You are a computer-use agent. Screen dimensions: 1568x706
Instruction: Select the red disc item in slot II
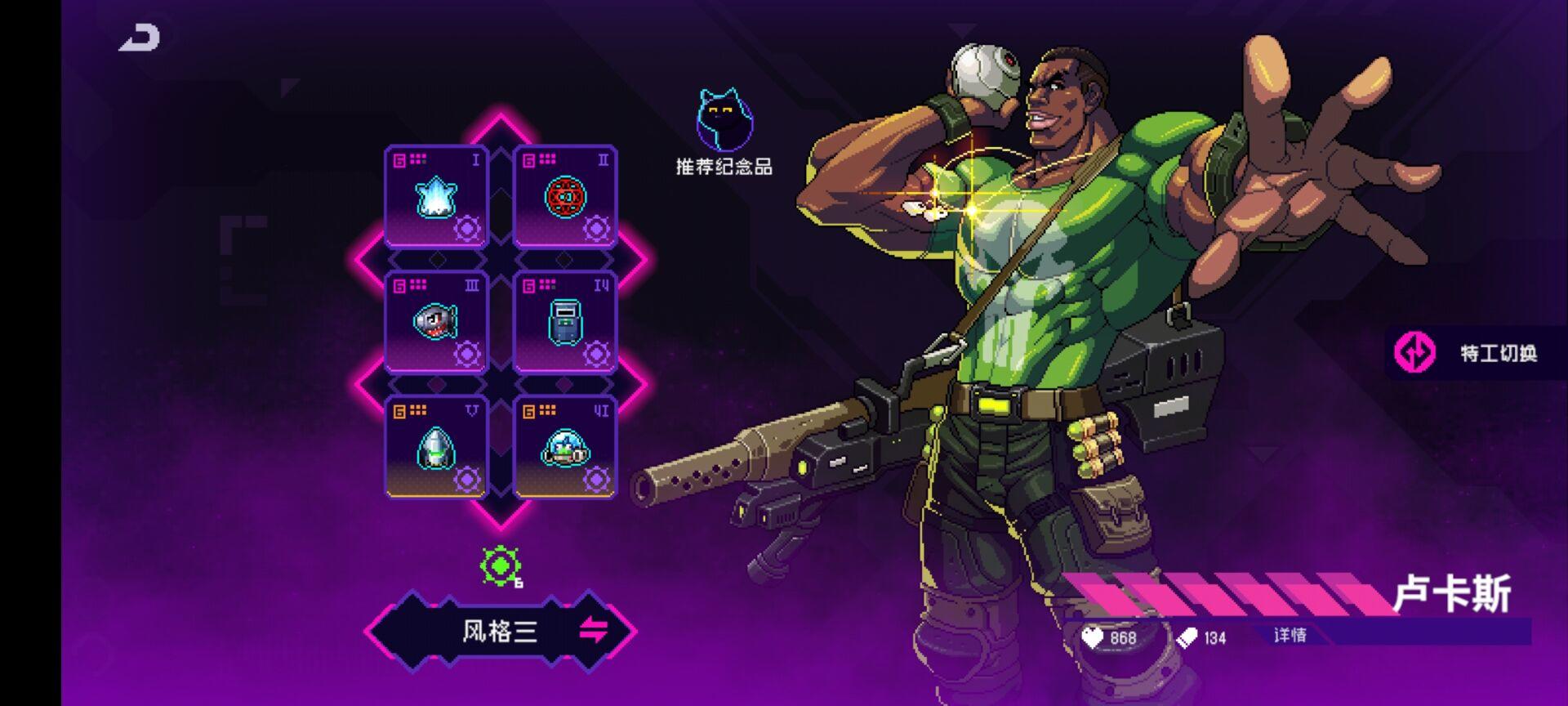click(565, 196)
